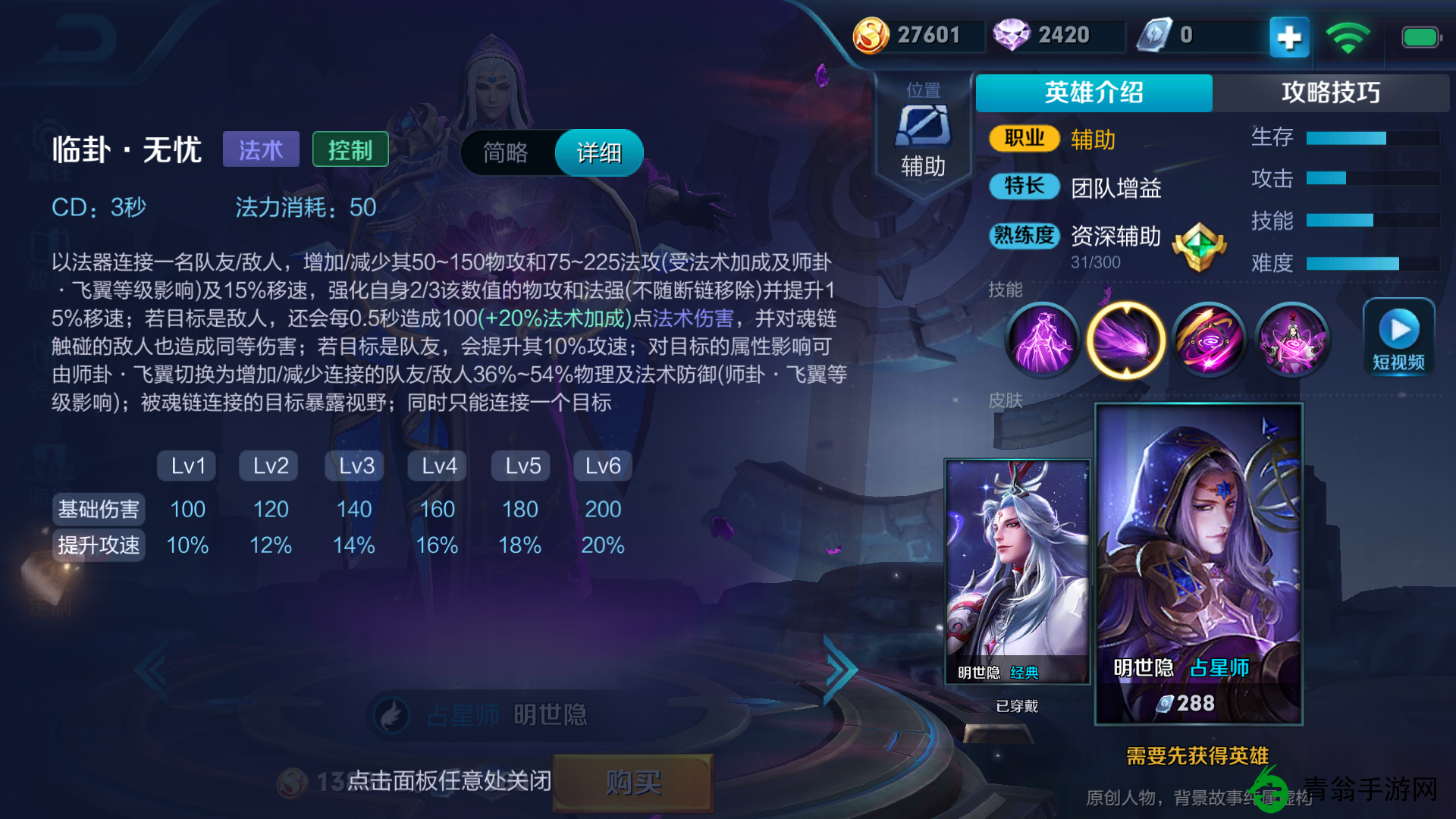Open the 短视频 video icon

(1399, 336)
